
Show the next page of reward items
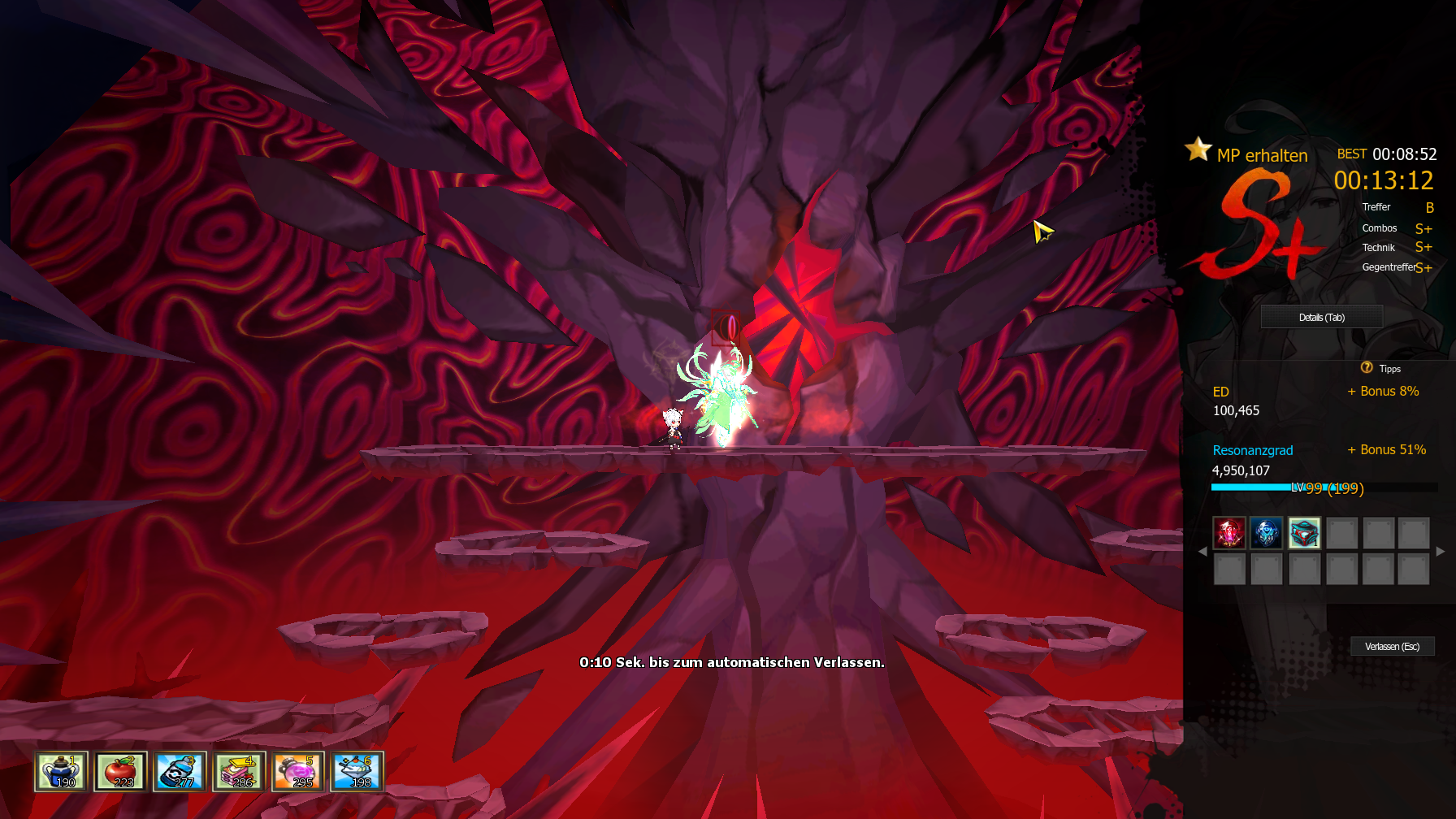point(1441,551)
